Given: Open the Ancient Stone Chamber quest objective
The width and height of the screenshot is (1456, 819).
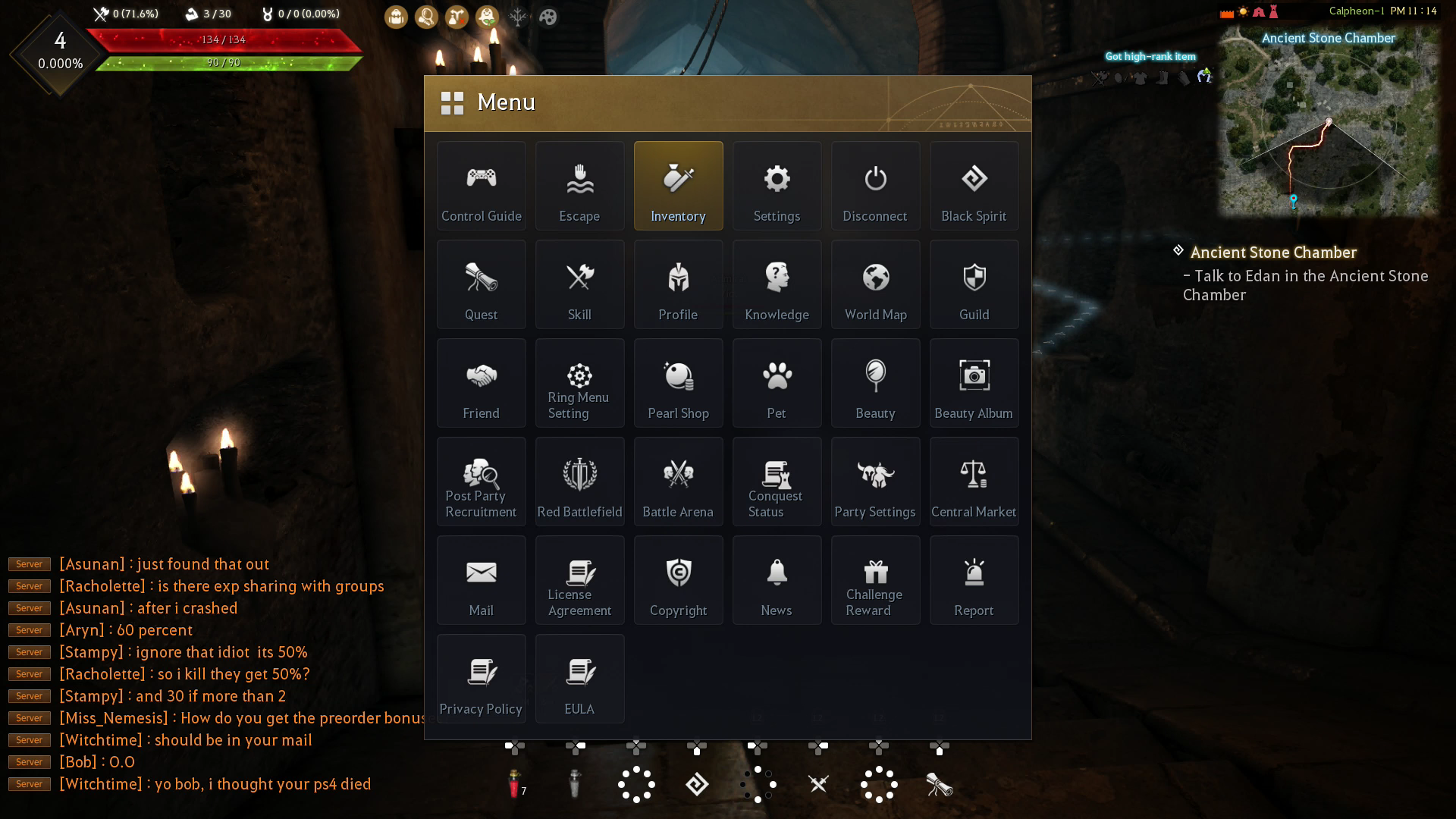Looking at the screenshot, I should pyautogui.click(x=1272, y=253).
